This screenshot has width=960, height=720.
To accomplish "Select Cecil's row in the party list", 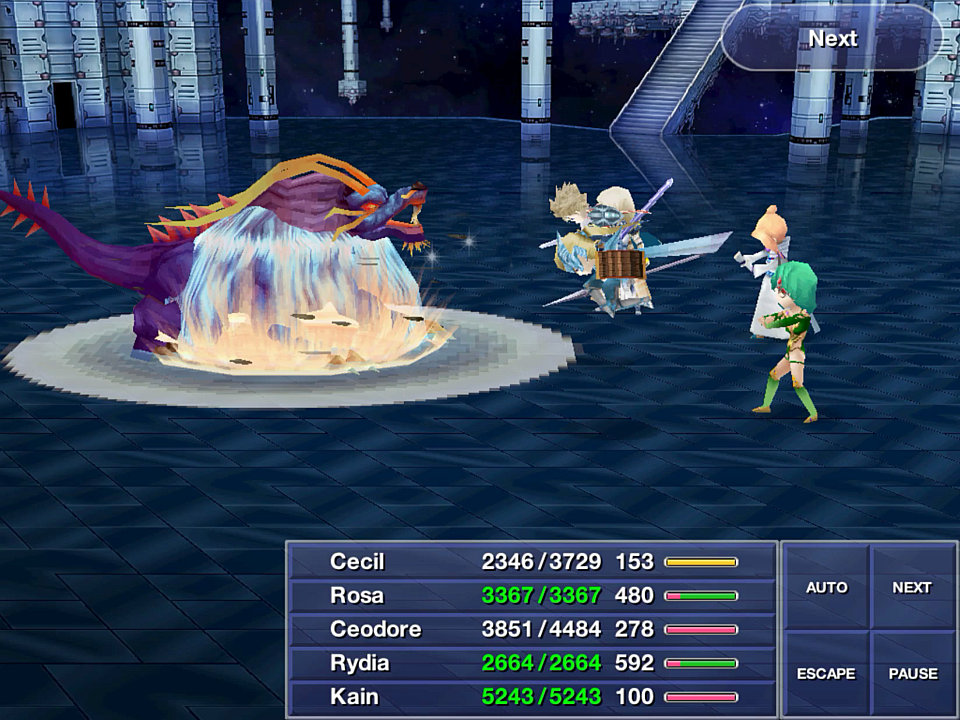I will (532, 562).
